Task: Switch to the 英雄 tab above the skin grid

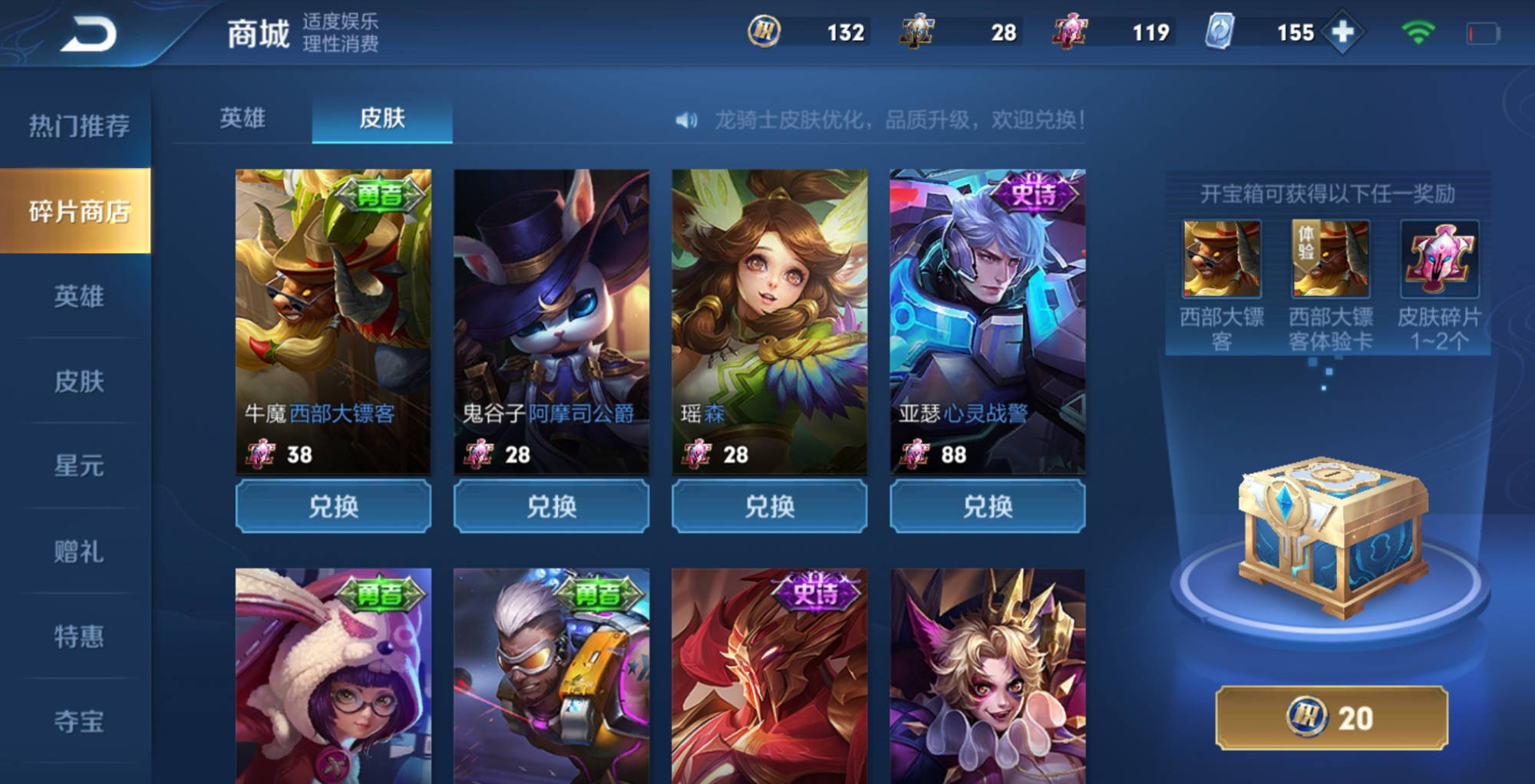Action: click(x=243, y=118)
